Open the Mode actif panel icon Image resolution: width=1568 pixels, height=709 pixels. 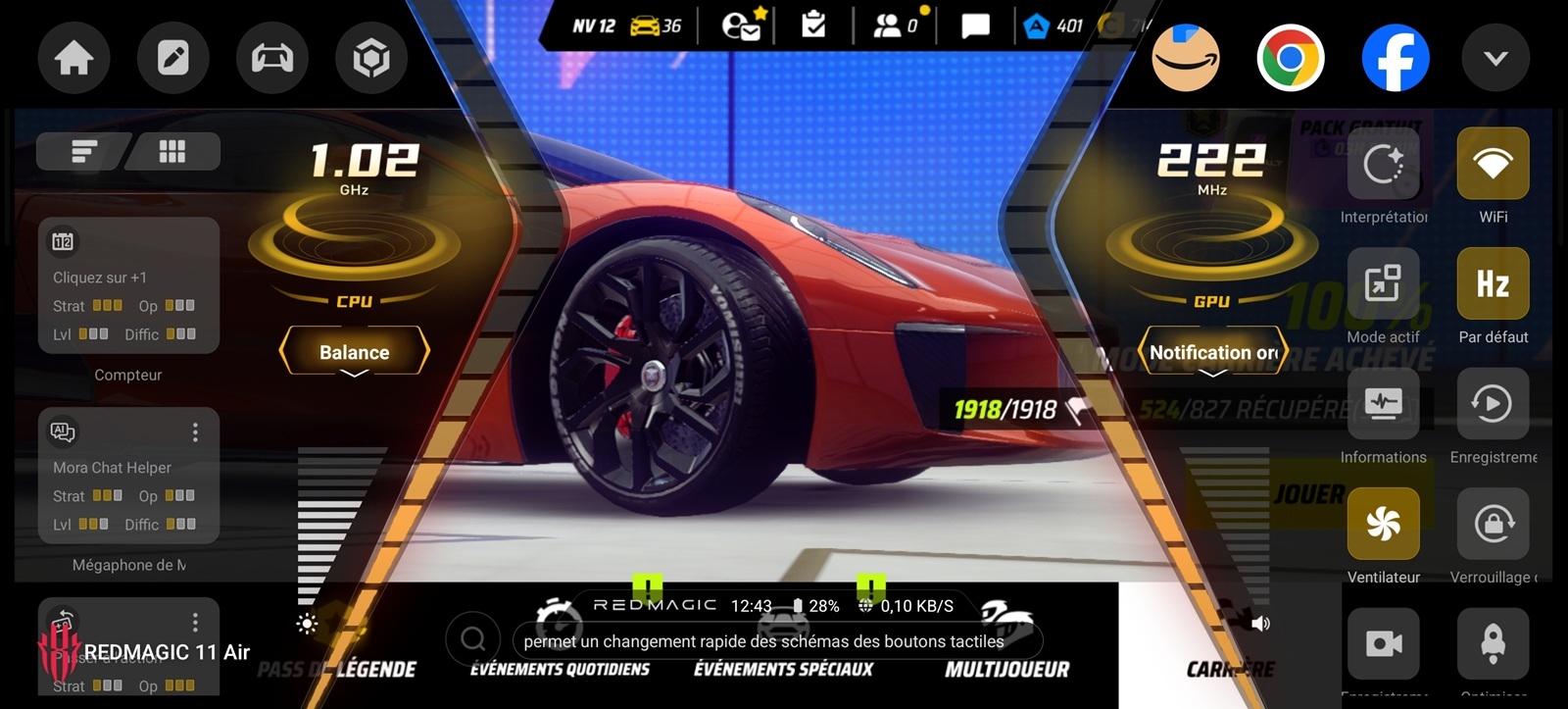[1383, 284]
